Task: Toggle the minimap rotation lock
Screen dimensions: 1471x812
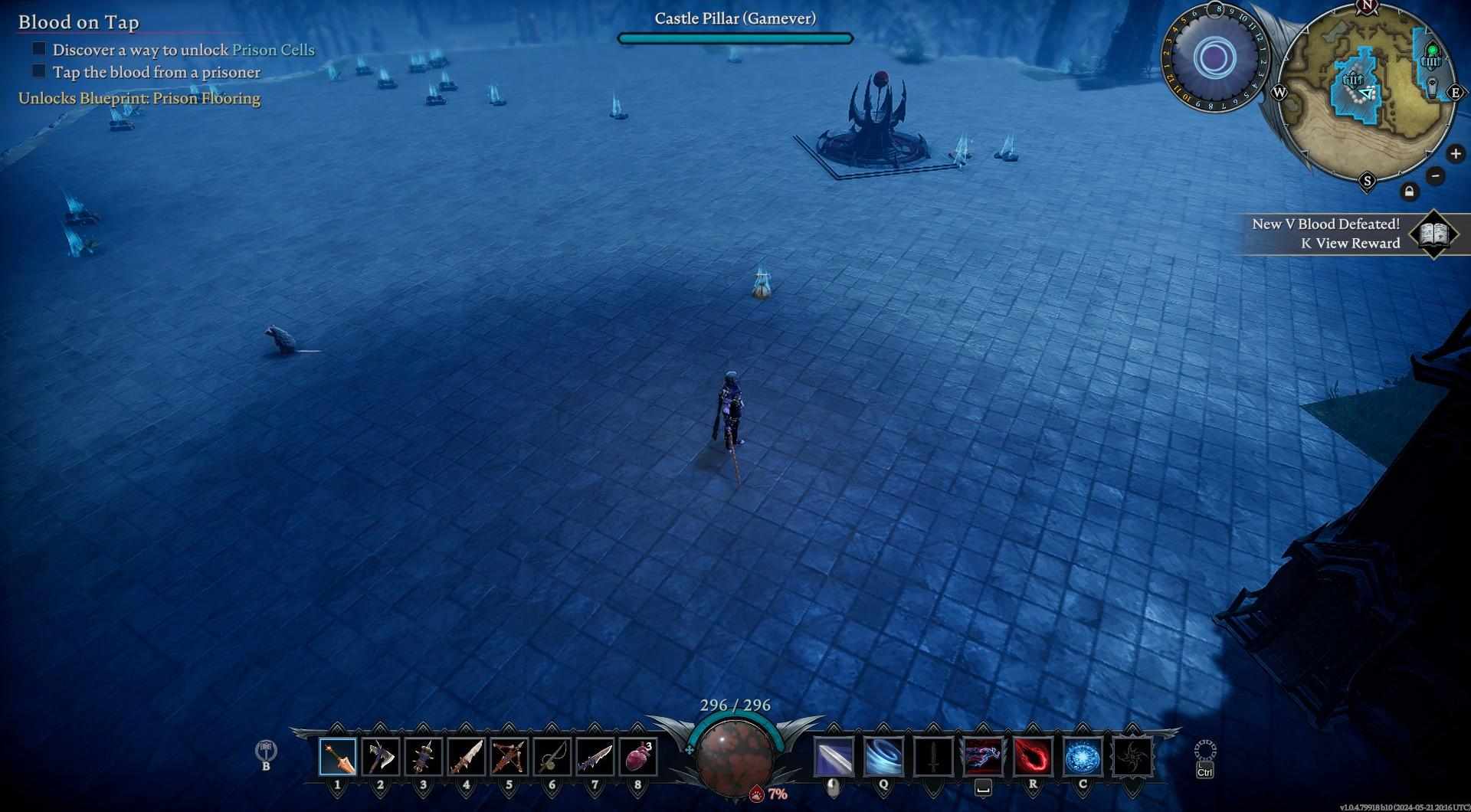Action: point(1410,192)
